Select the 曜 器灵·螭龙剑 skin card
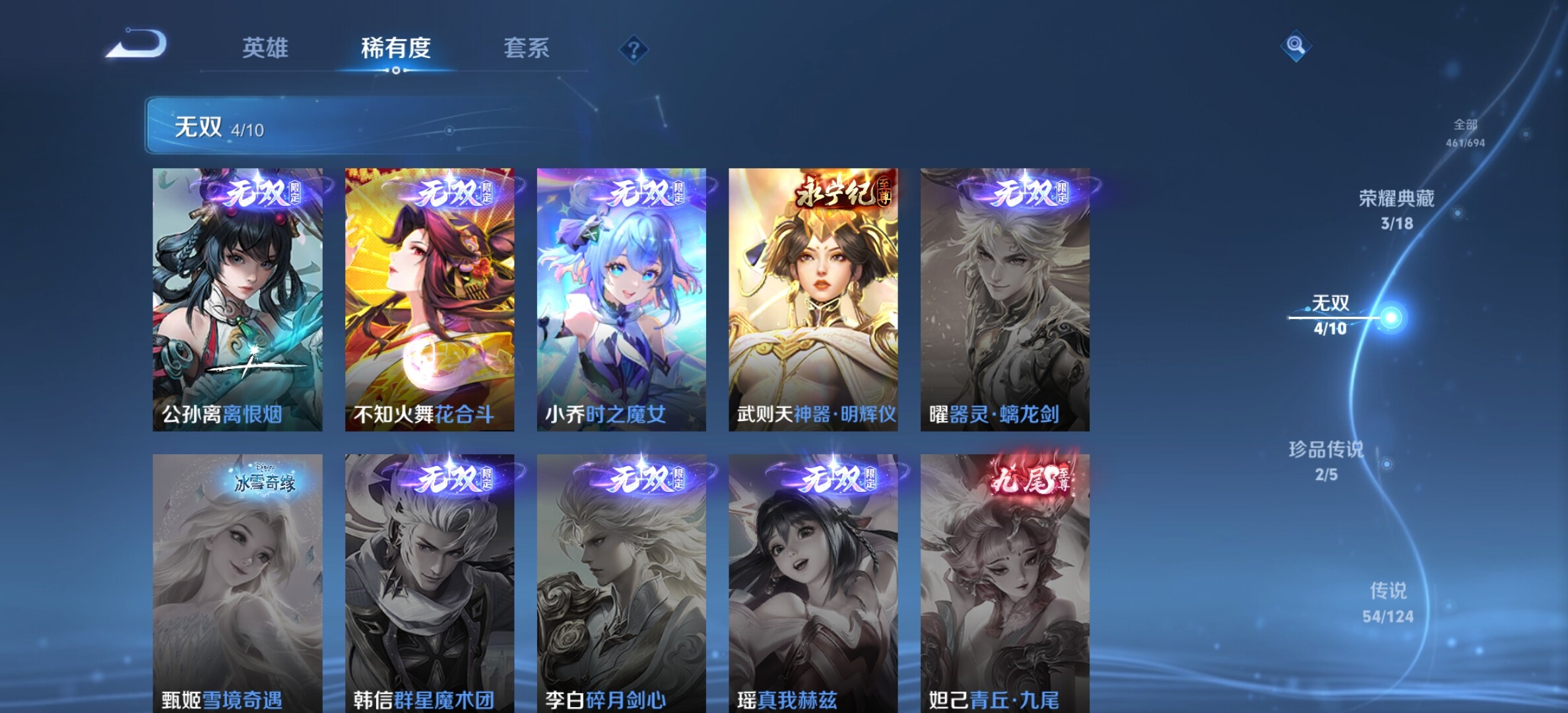 [1005, 299]
